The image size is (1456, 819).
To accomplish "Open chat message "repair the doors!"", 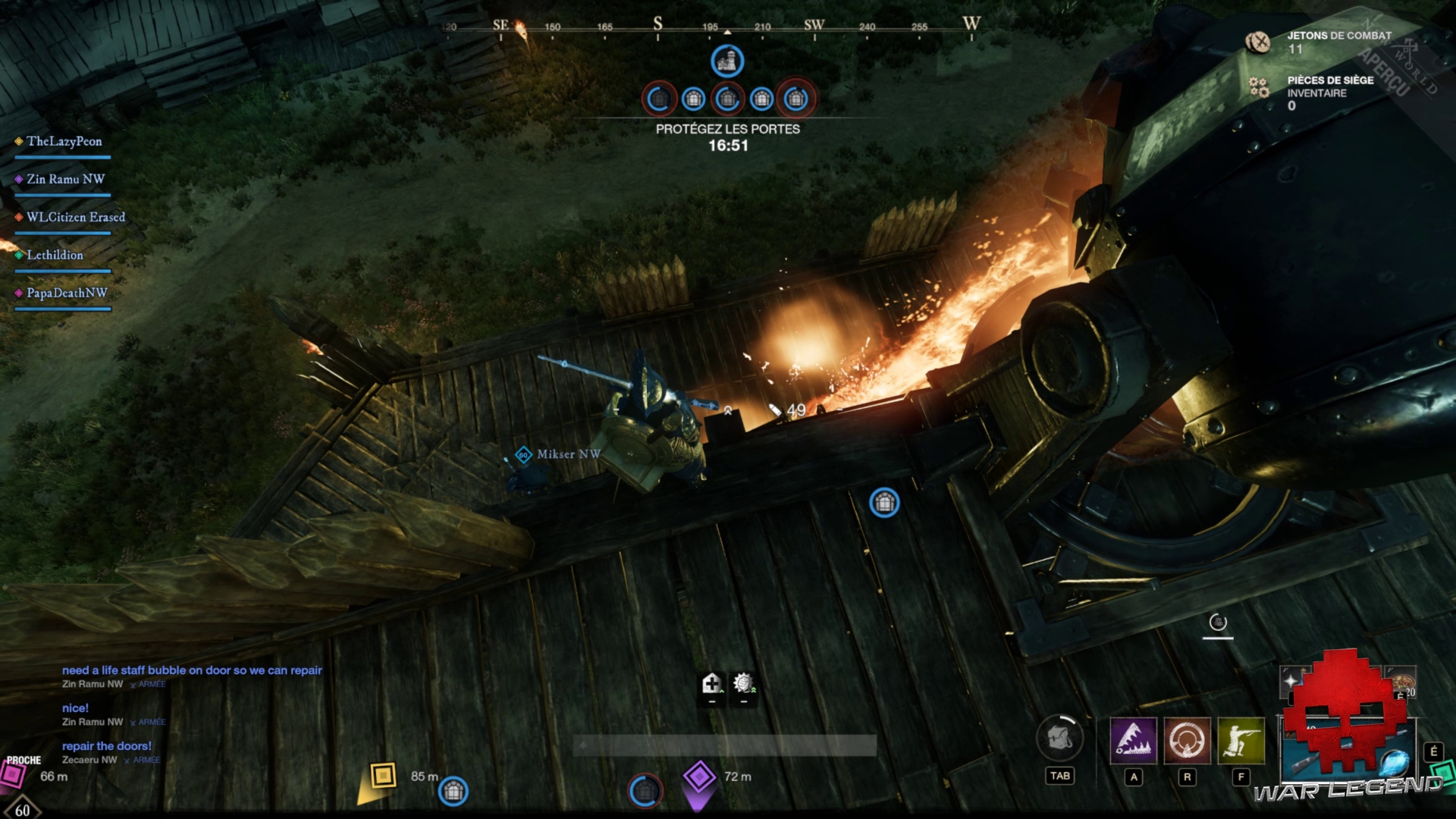I will click(107, 746).
